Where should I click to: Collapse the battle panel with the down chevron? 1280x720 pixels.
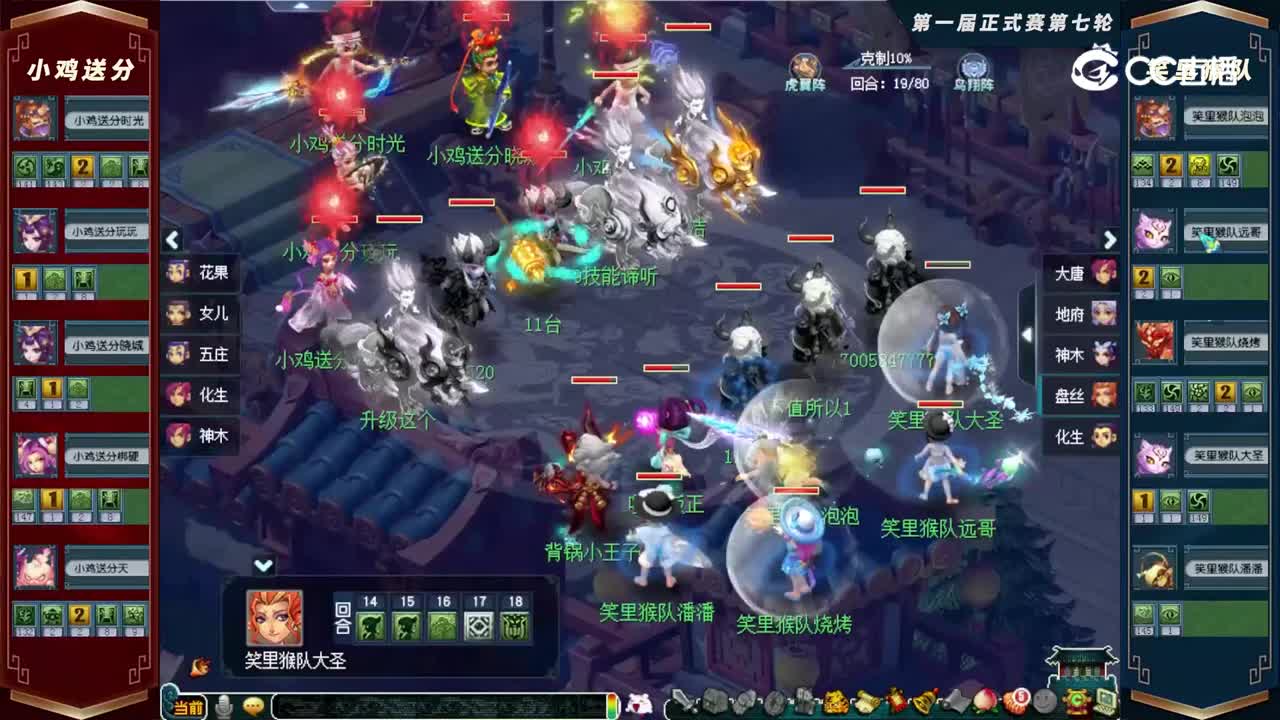262,565
